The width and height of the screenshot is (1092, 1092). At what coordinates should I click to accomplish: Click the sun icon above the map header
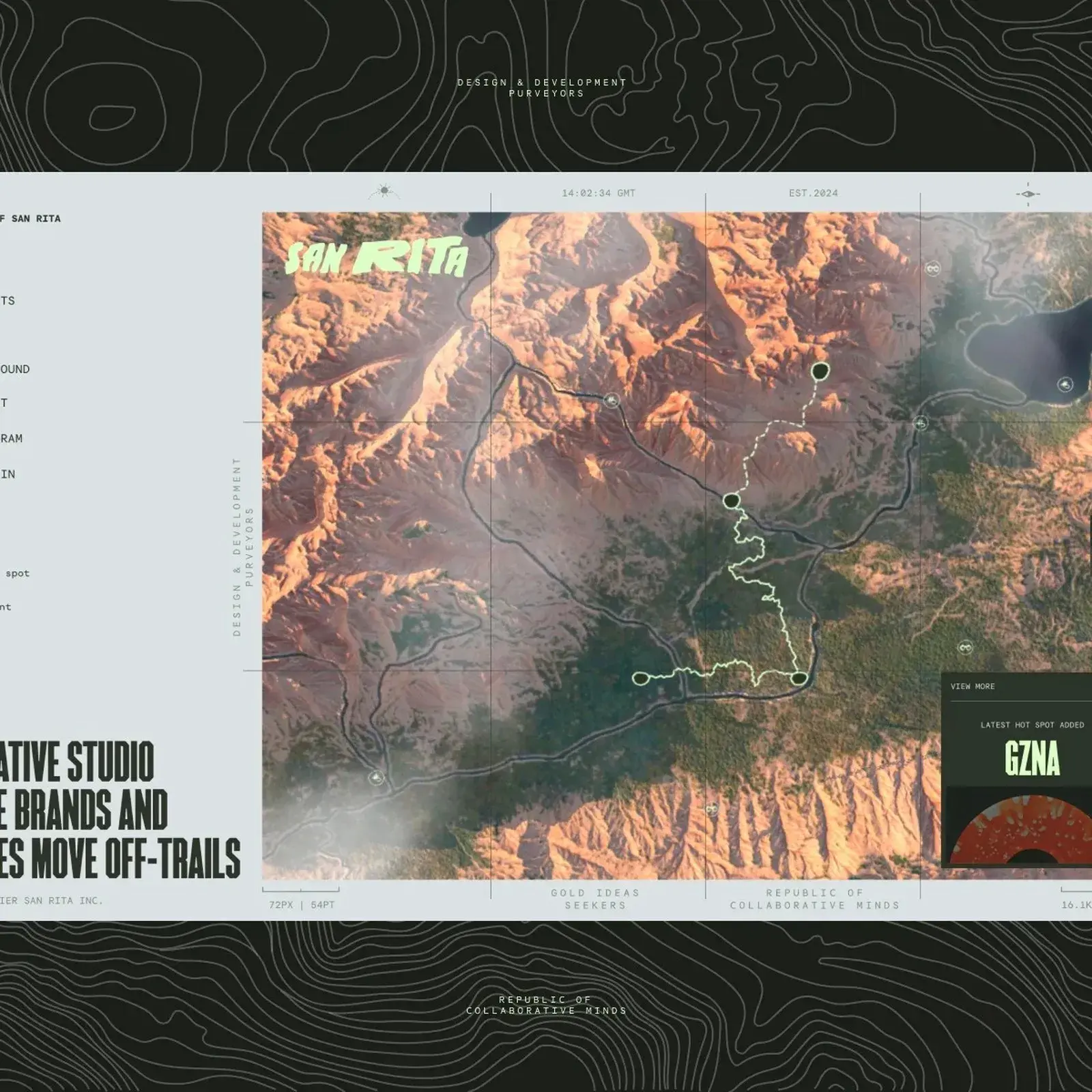pyautogui.click(x=384, y=190)
